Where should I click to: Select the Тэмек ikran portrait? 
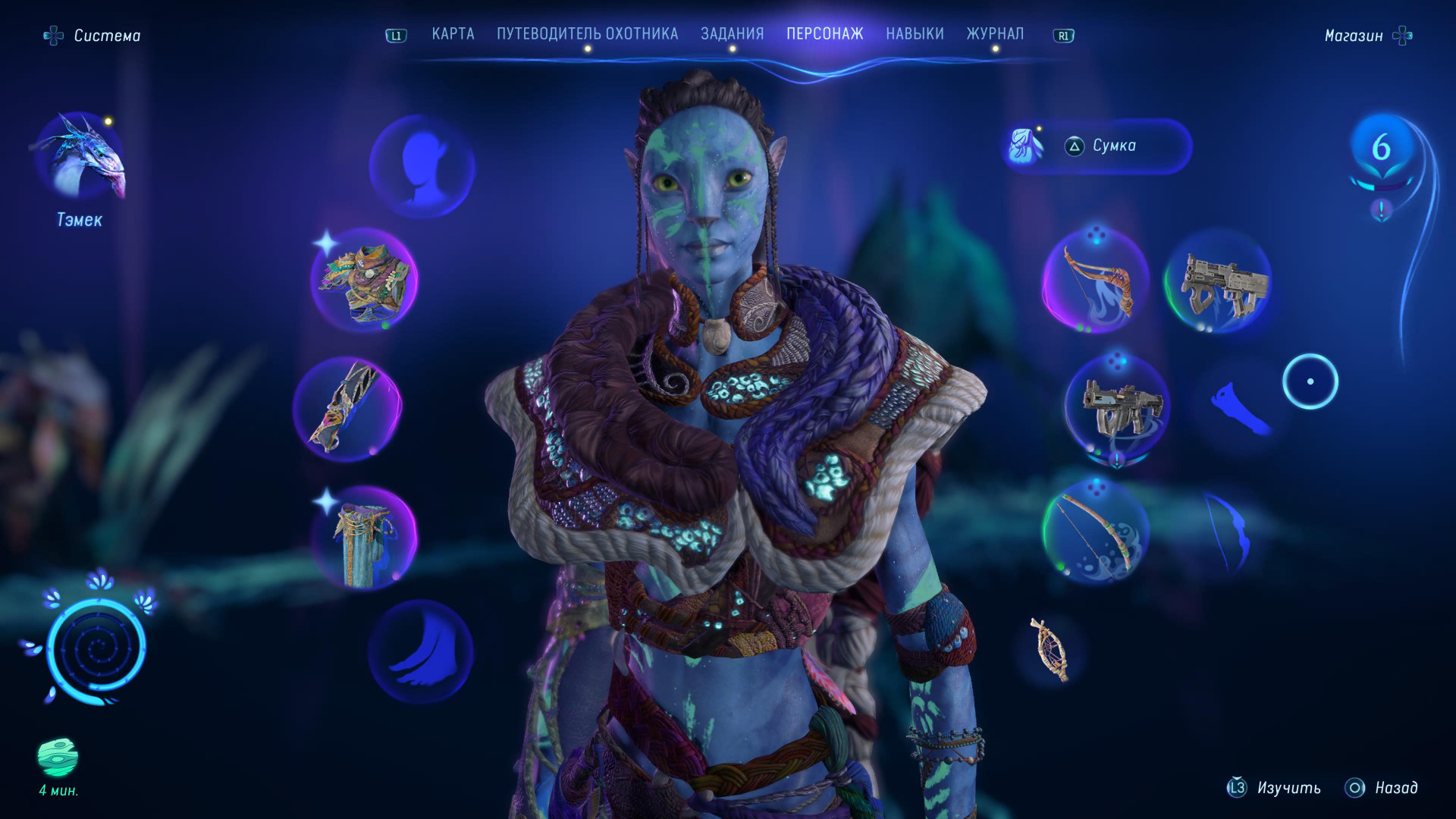tap(80, 158)
